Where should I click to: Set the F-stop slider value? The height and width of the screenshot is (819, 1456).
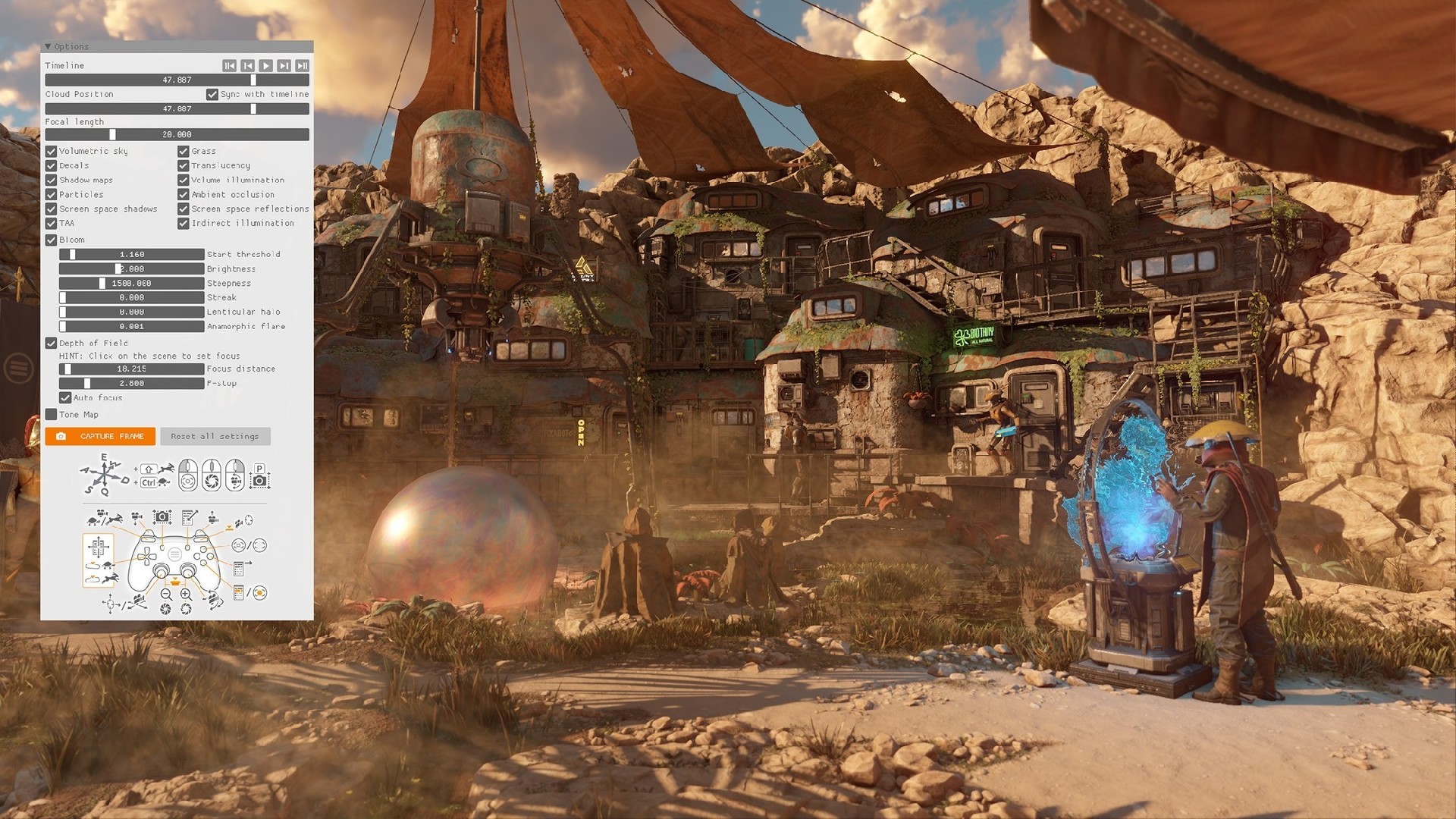(132, 383)
